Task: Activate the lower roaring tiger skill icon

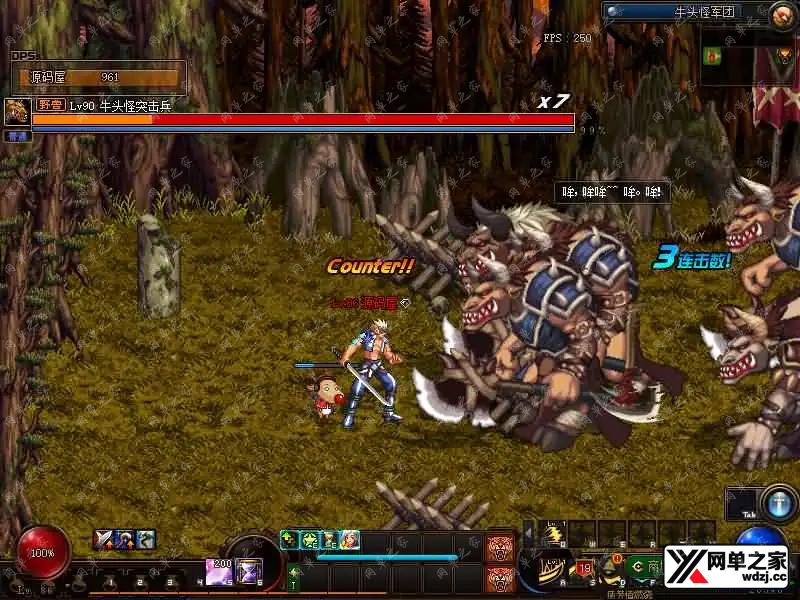Action: tap(500, 578)
